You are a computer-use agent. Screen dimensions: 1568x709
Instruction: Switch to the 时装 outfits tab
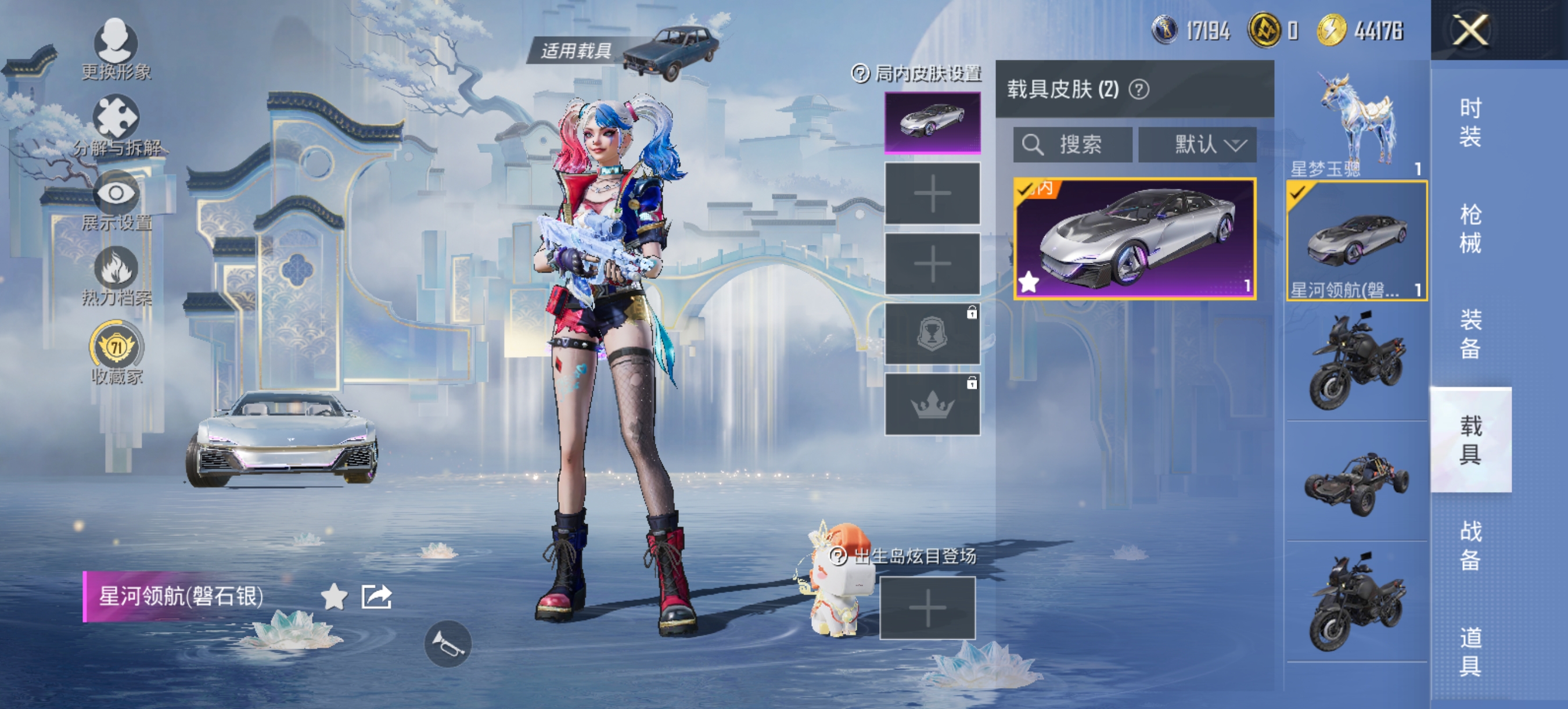(x=1470, y=123)
